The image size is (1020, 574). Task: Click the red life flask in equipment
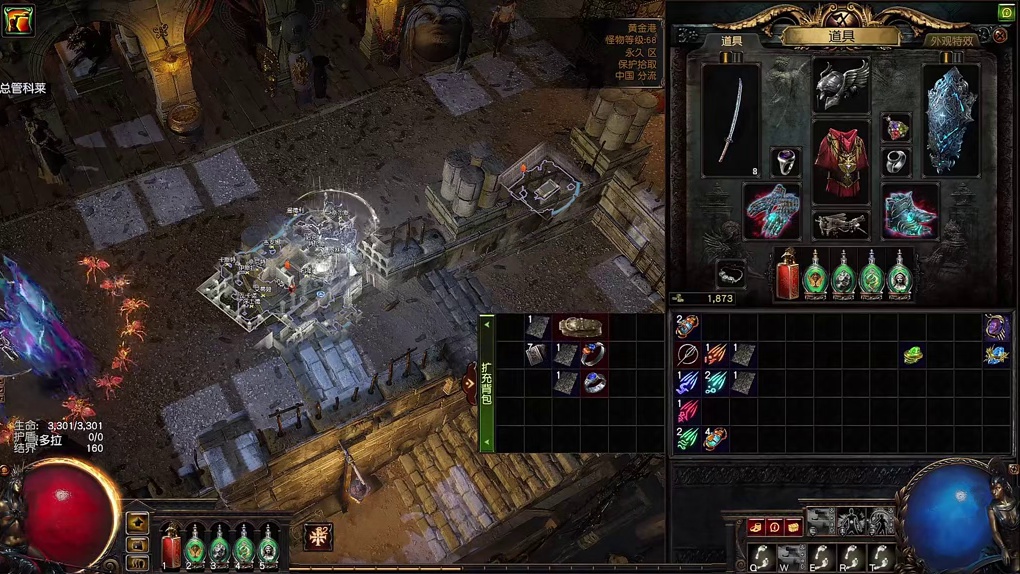[x=788, y=275]
